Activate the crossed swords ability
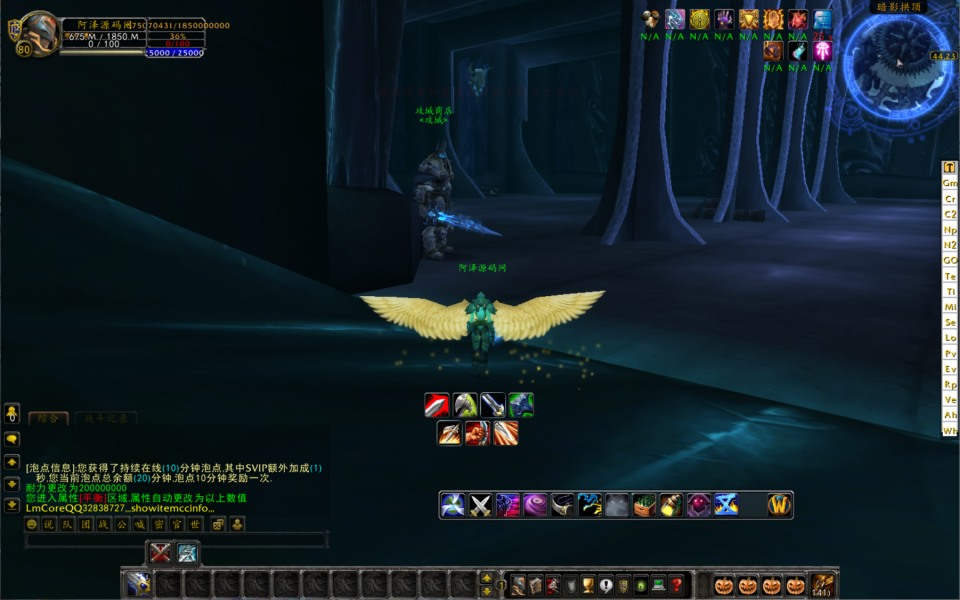Viewport: 960px width, 600px height. pos(481,505)
